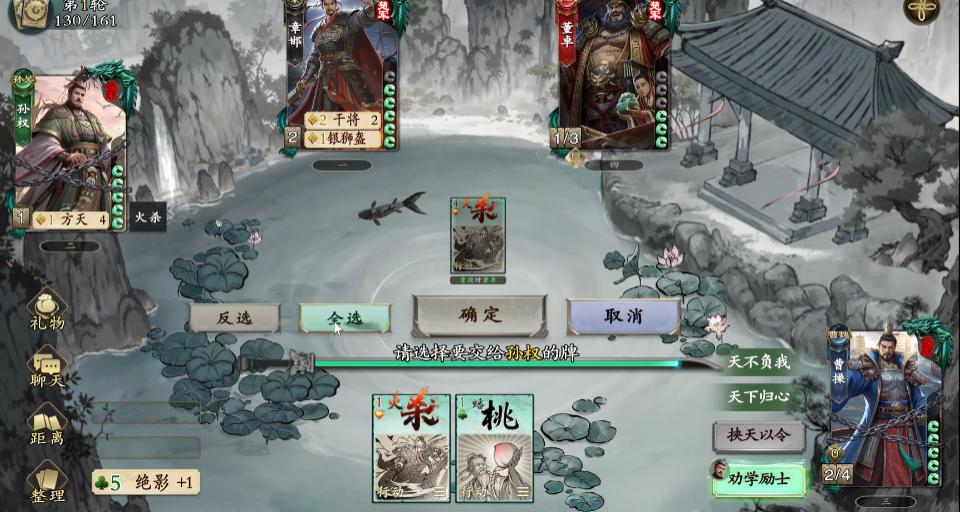Screen dimensions: 960x512
Task: Select the 桃 peach card in hand
Action: pyautogui.click(x=494, y=447)
